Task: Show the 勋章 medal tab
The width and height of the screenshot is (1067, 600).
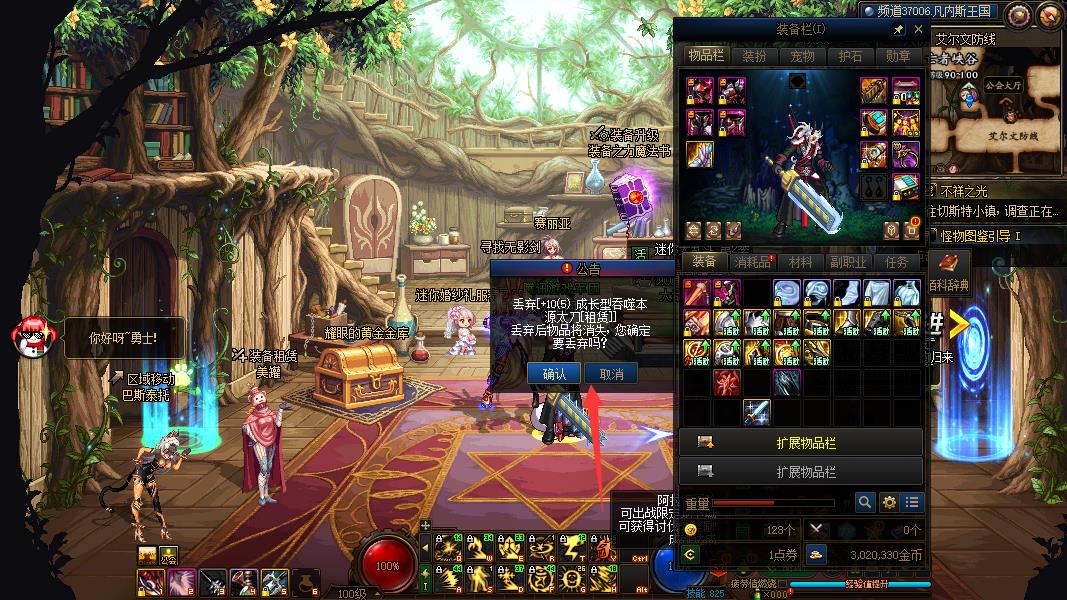Action: (x=898, y=56)
